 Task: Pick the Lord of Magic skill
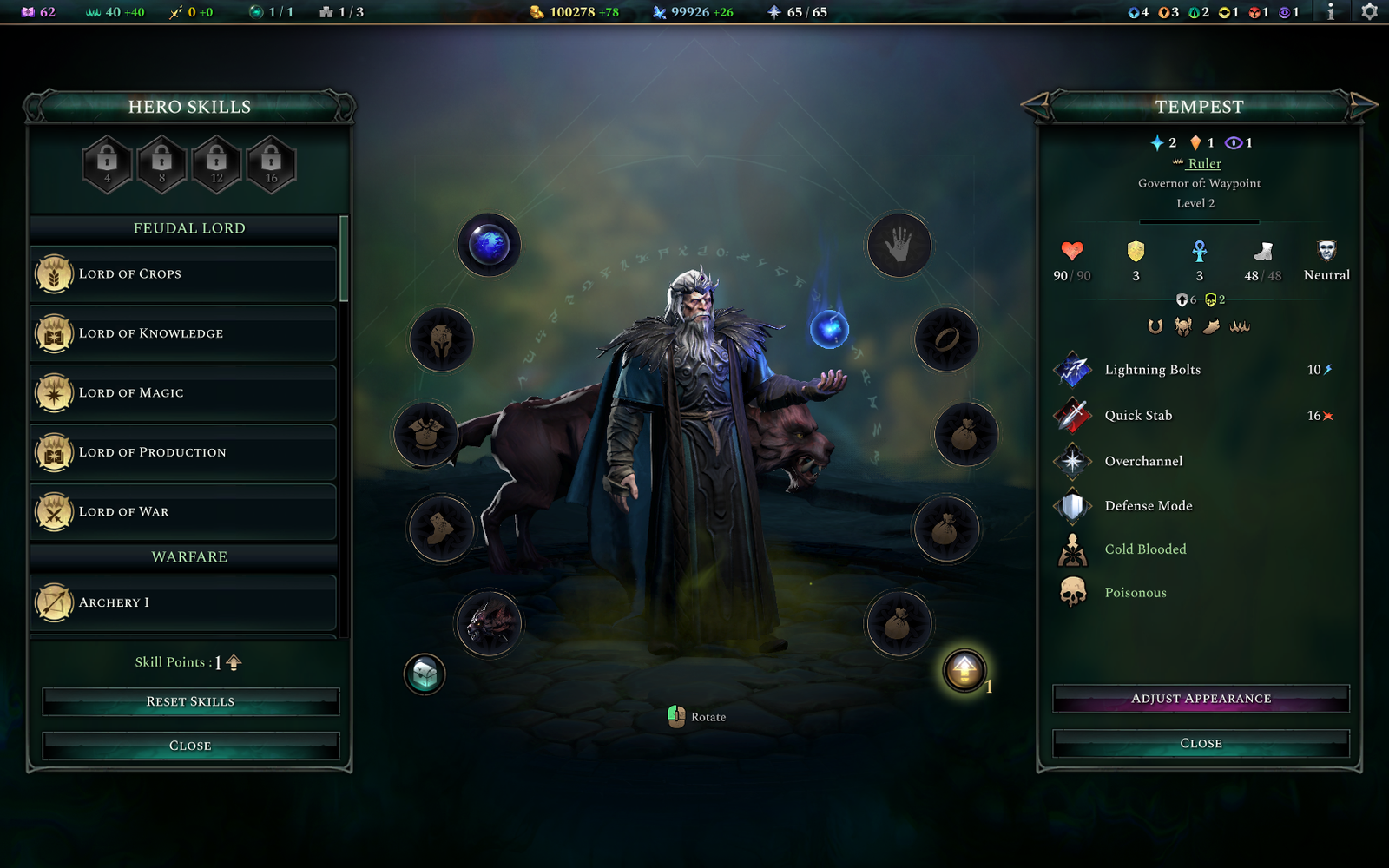coord(184,393)
